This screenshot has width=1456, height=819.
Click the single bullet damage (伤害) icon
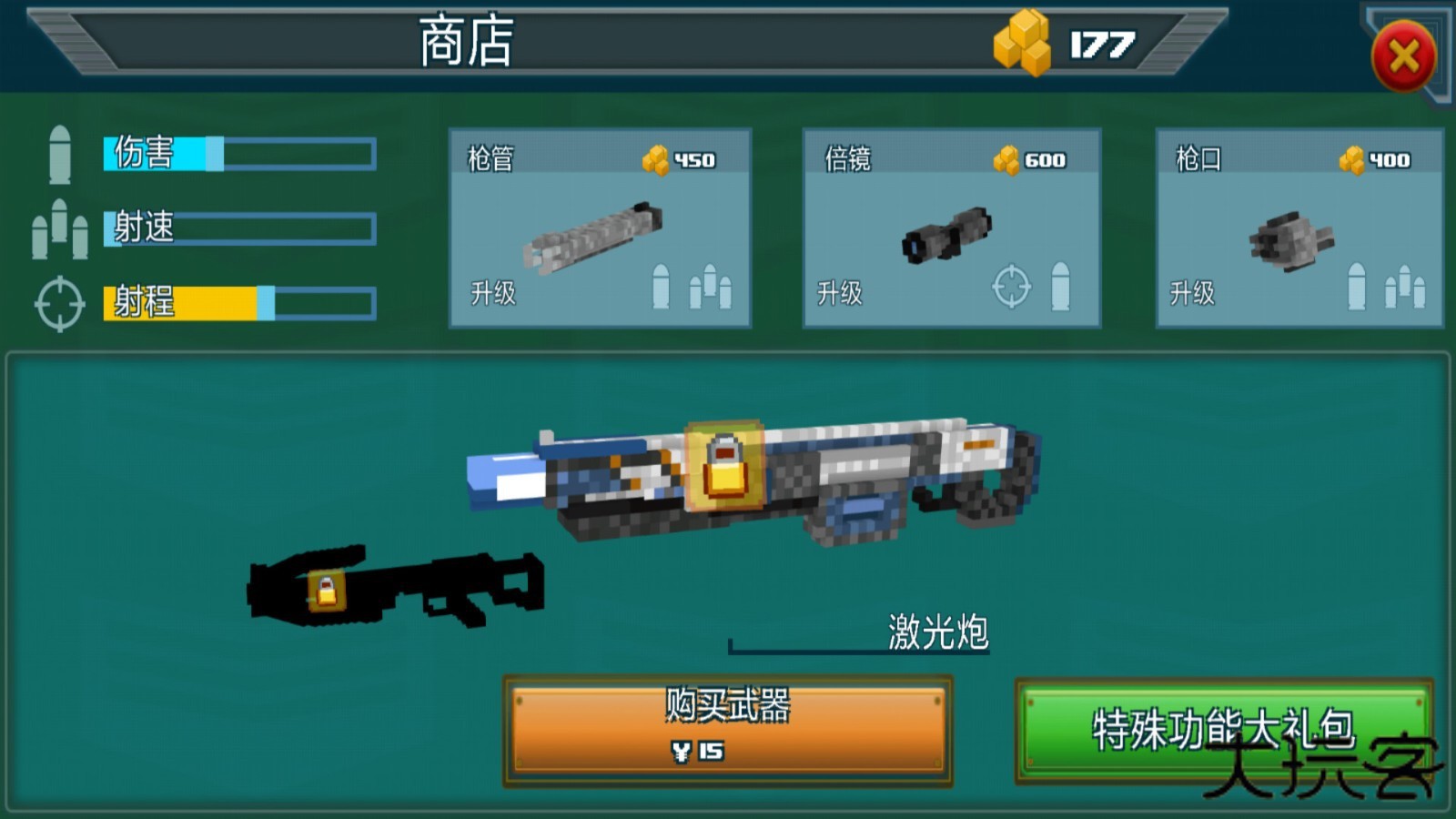pos(60,155)
